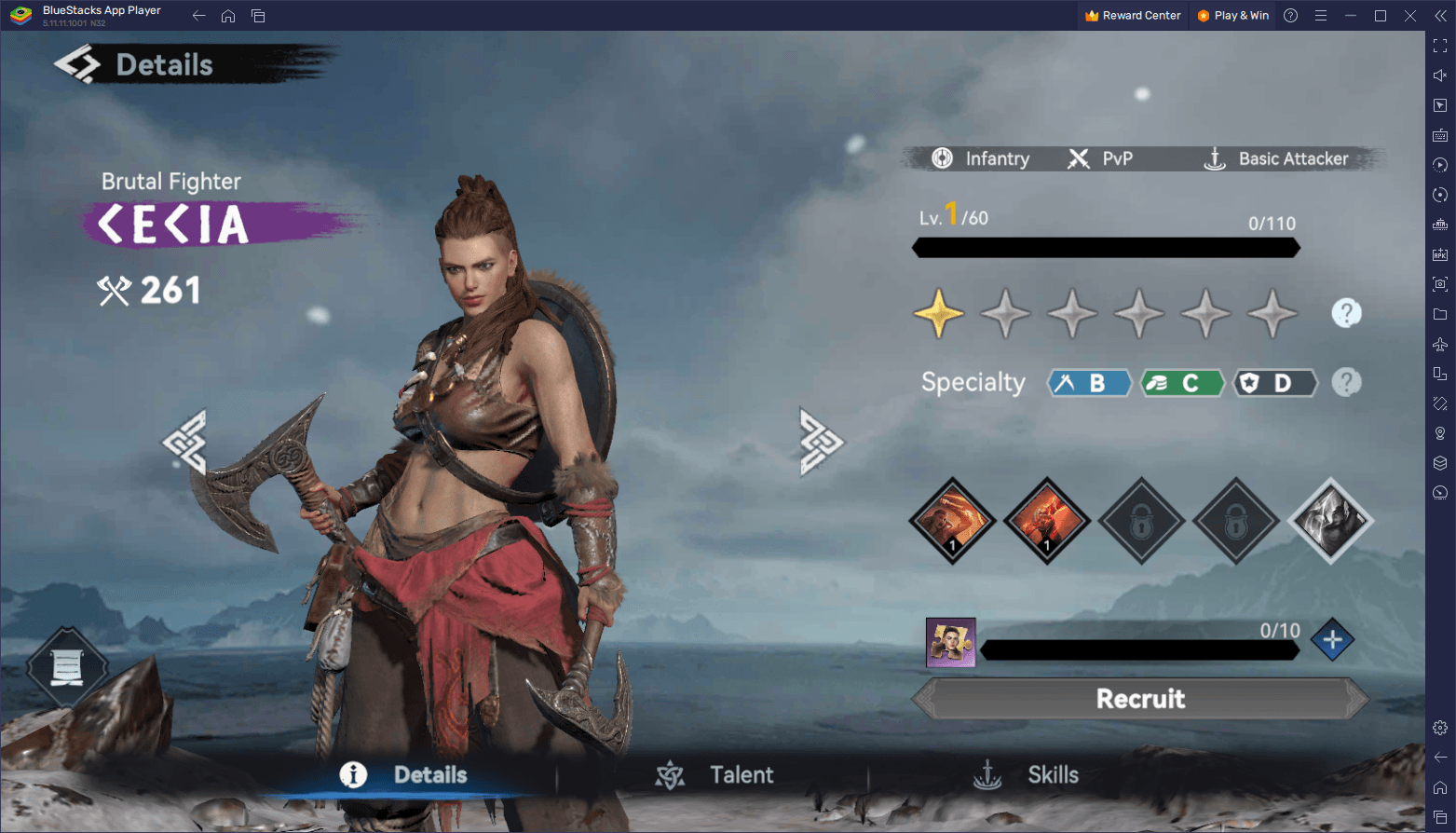View the Basic Attacker role tag

(x=1277, y=159)
